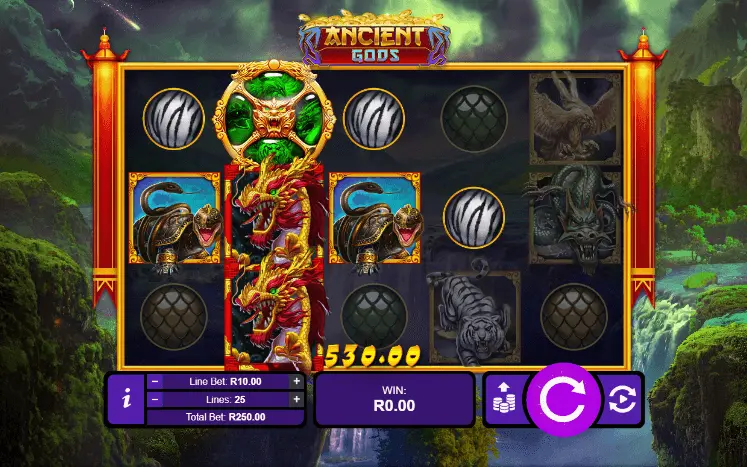747x467 pixels.
Task: Reduce the number of Lines
Action: click(154, 399)
